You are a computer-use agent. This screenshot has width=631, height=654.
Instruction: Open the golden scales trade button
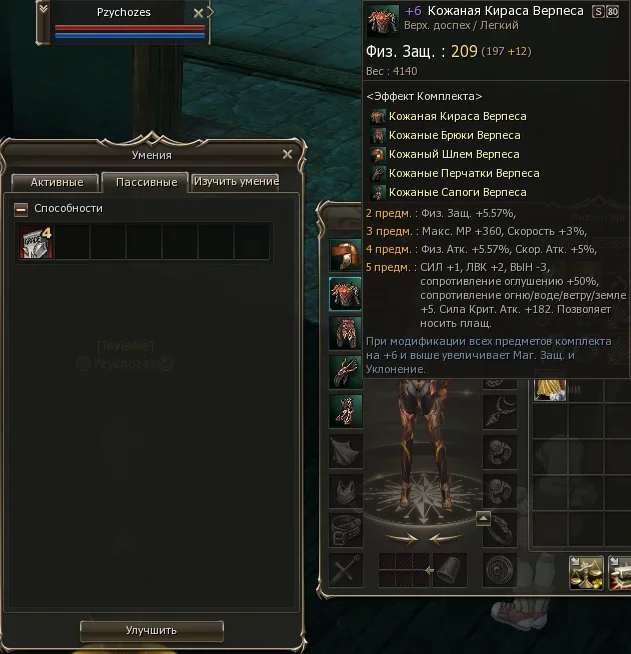point(587,570)
